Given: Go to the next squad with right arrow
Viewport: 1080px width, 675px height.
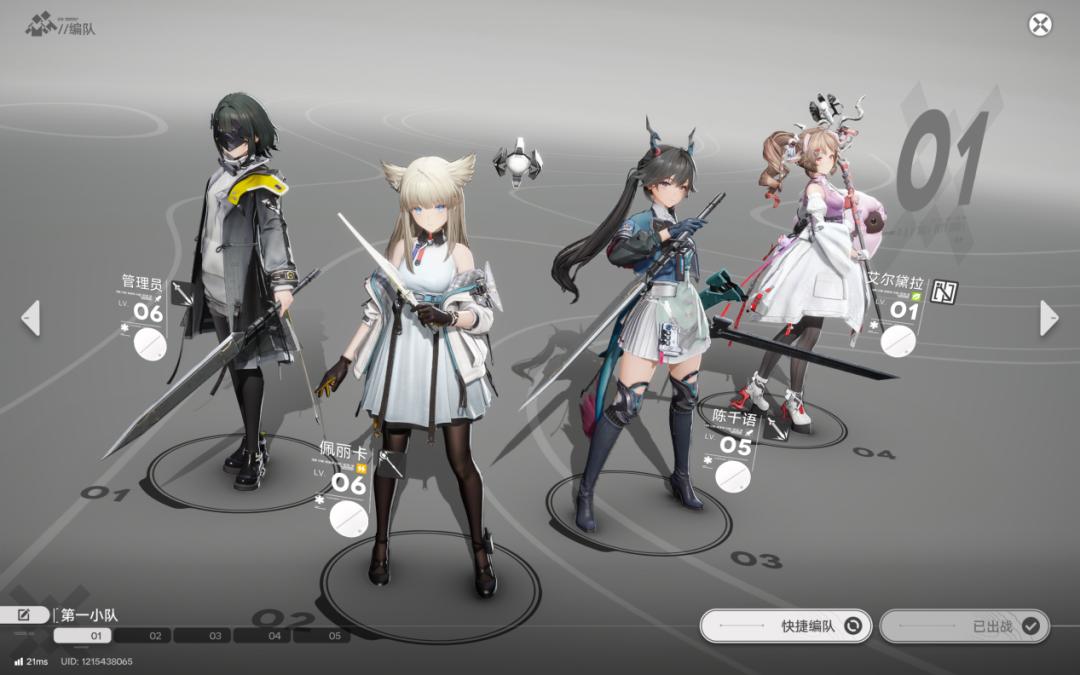Looking at the screenshot, I should click(x=1048, y=318).
